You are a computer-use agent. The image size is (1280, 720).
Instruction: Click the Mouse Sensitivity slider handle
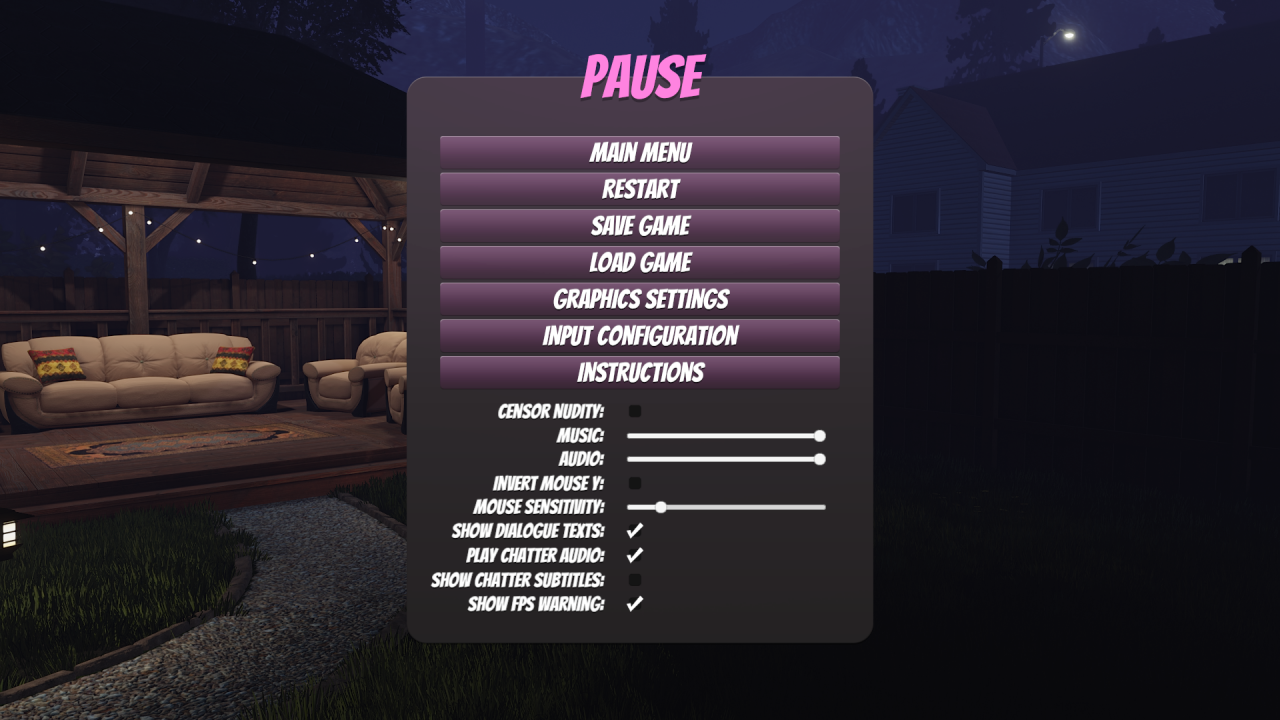pos(661,507)
